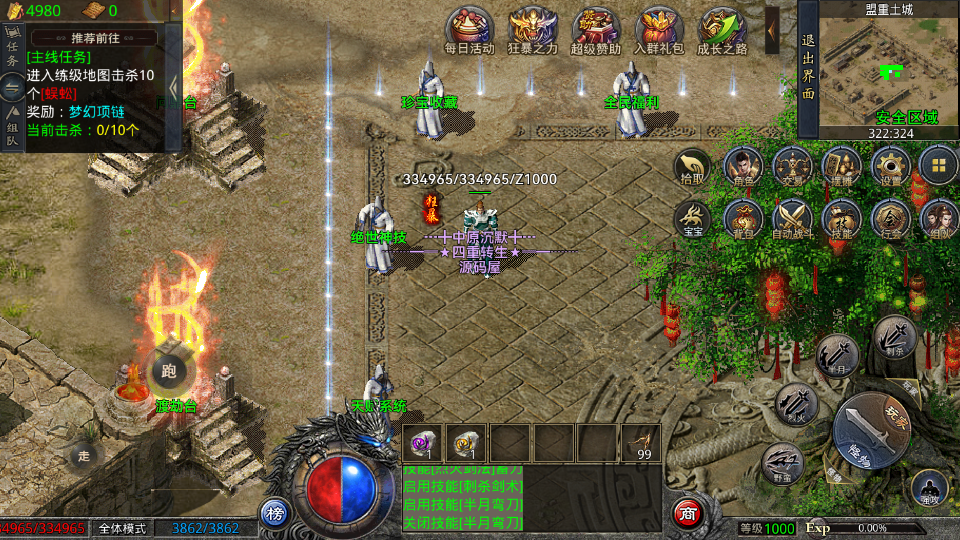Image resolution: width=960 pixels, height=540 pixels.
Task: Open the 每日活动 daily events icon
Action: coord(469,30)
